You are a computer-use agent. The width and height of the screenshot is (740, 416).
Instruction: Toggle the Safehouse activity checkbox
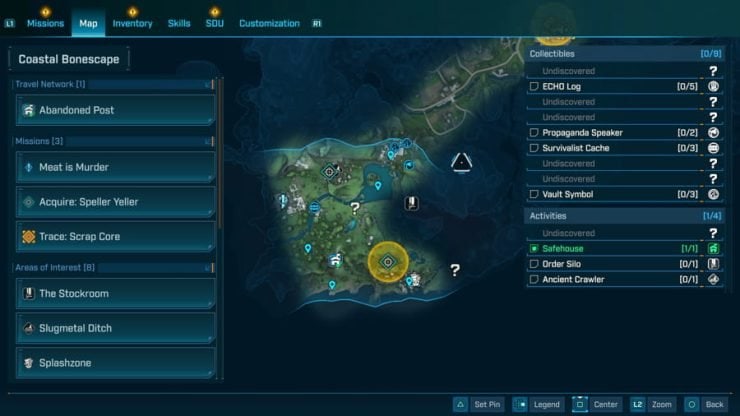tap(535, 248)
